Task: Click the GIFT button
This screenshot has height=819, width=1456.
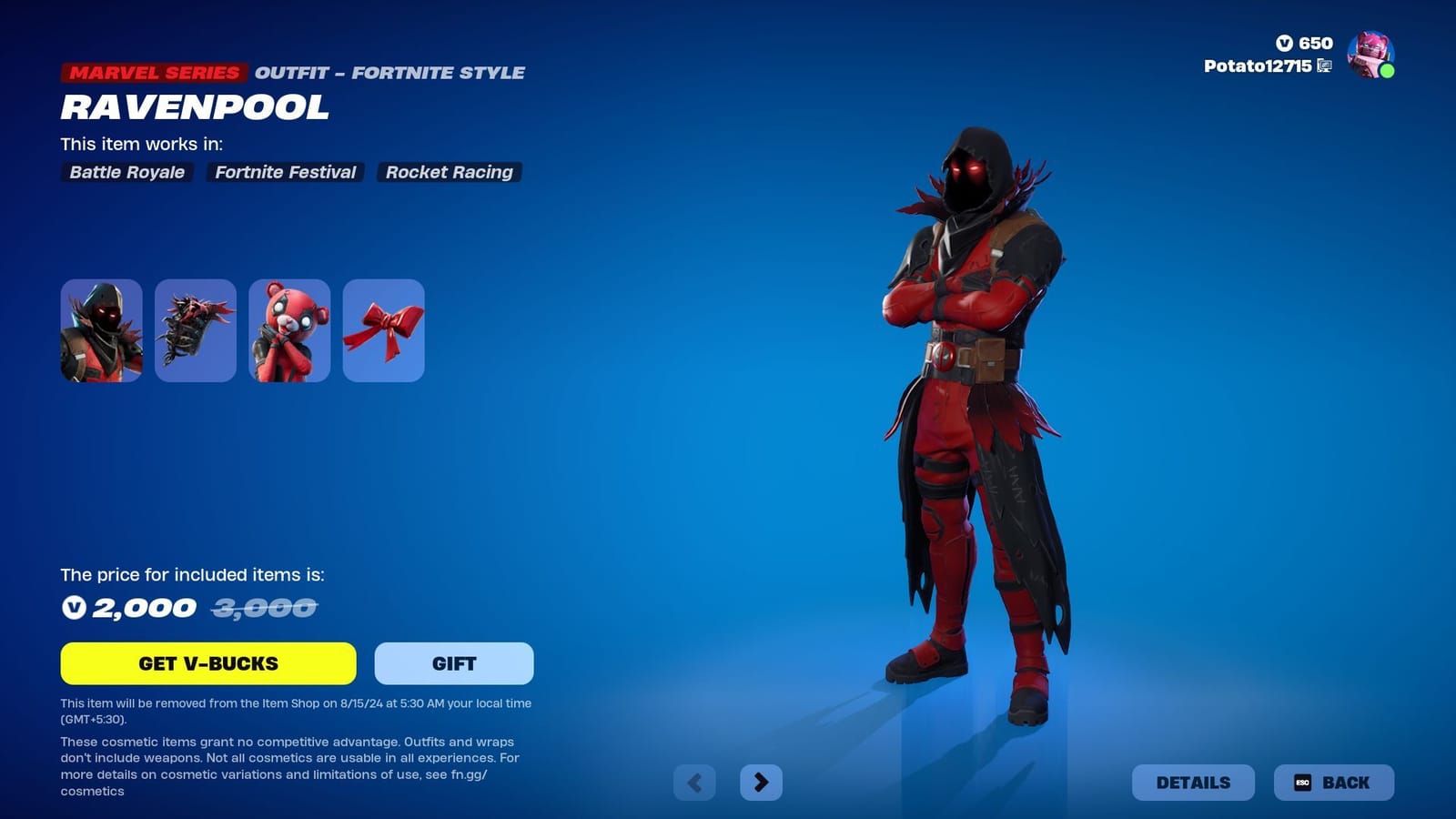Action: (452, 663)
